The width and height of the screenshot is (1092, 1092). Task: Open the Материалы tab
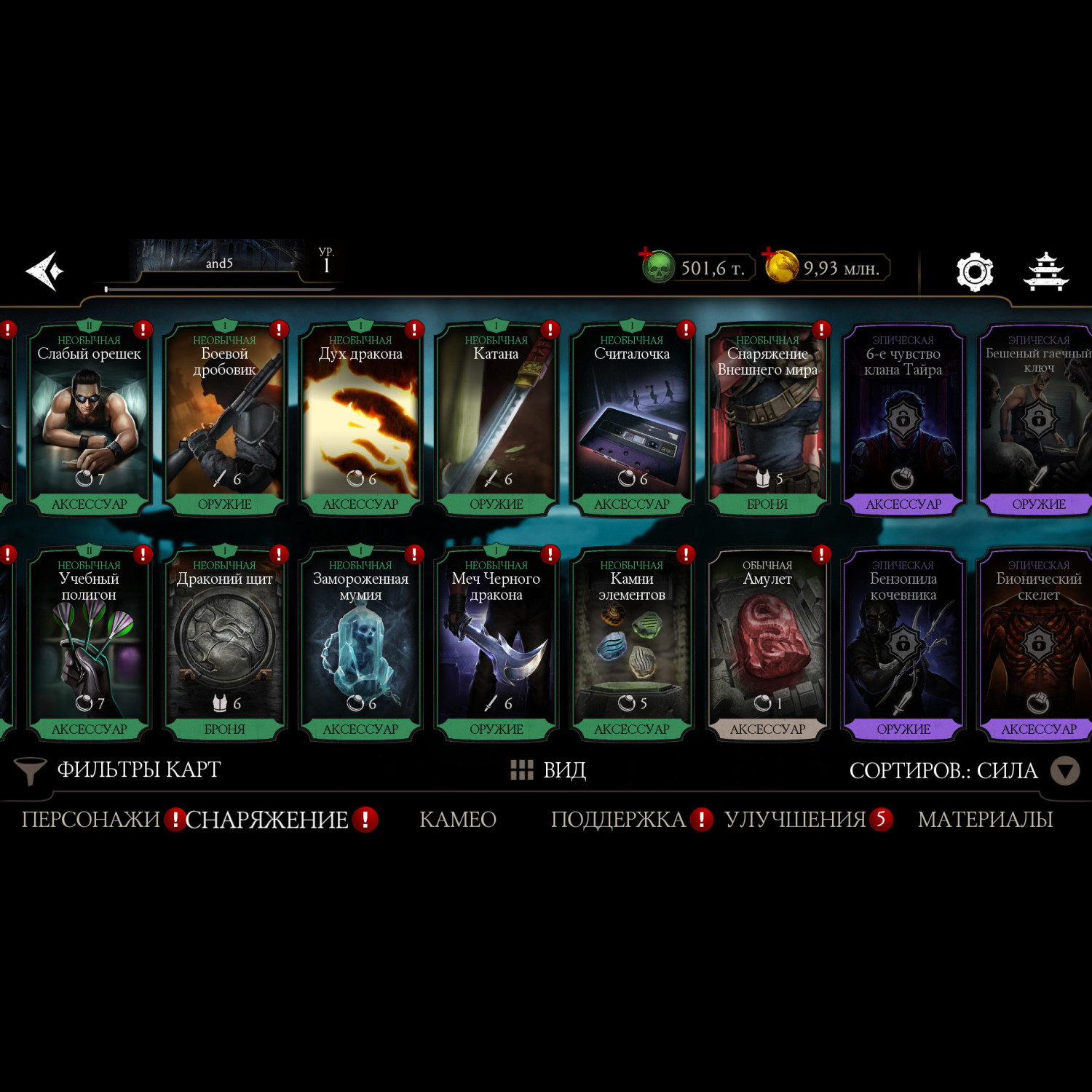pos(985,820)
